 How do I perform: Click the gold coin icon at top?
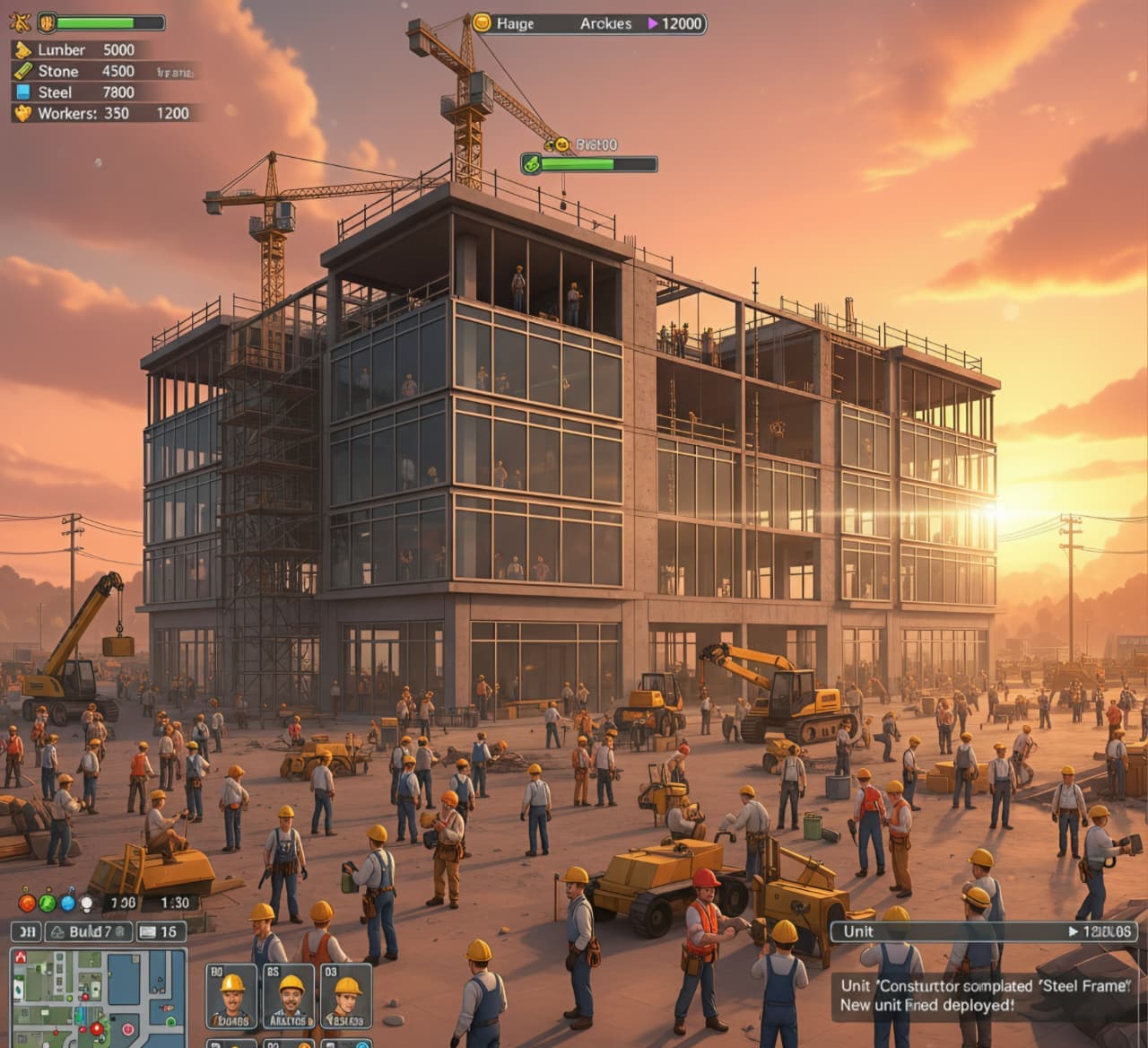click(x=483, y=23)
